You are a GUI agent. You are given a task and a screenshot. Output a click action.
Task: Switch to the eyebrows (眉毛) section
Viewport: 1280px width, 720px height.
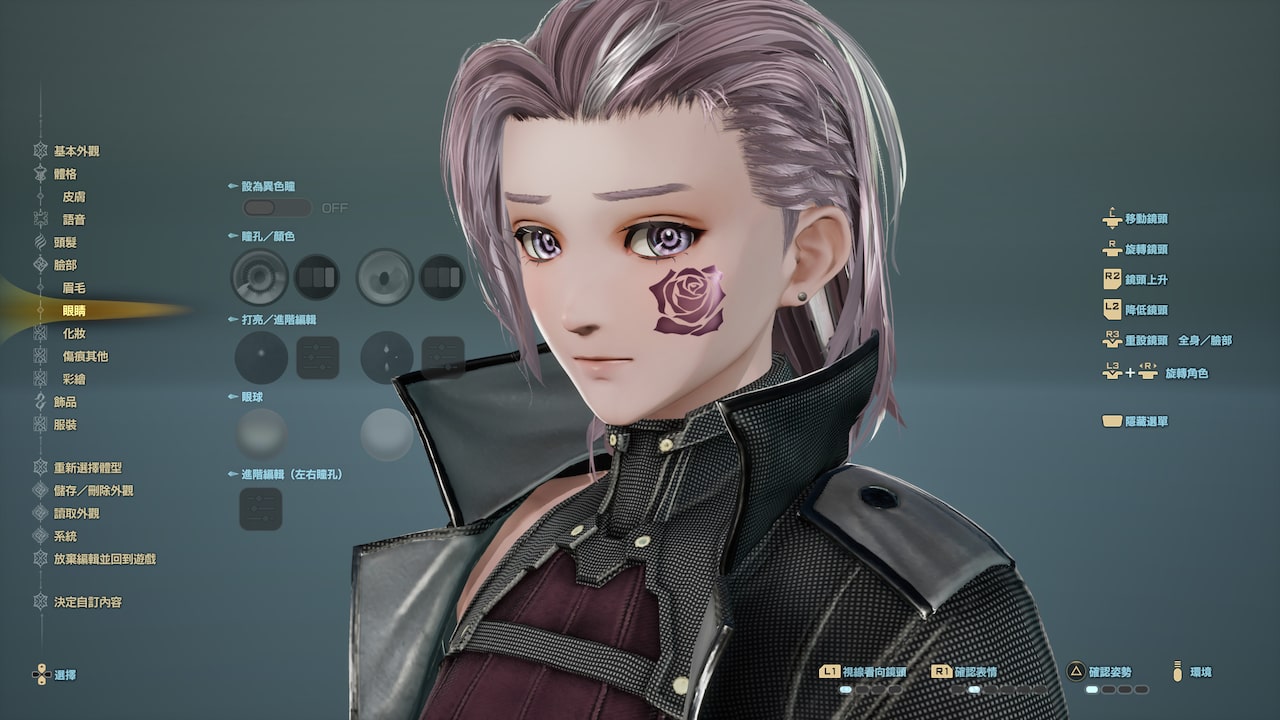pyautogui.click(x=75, y=288)
